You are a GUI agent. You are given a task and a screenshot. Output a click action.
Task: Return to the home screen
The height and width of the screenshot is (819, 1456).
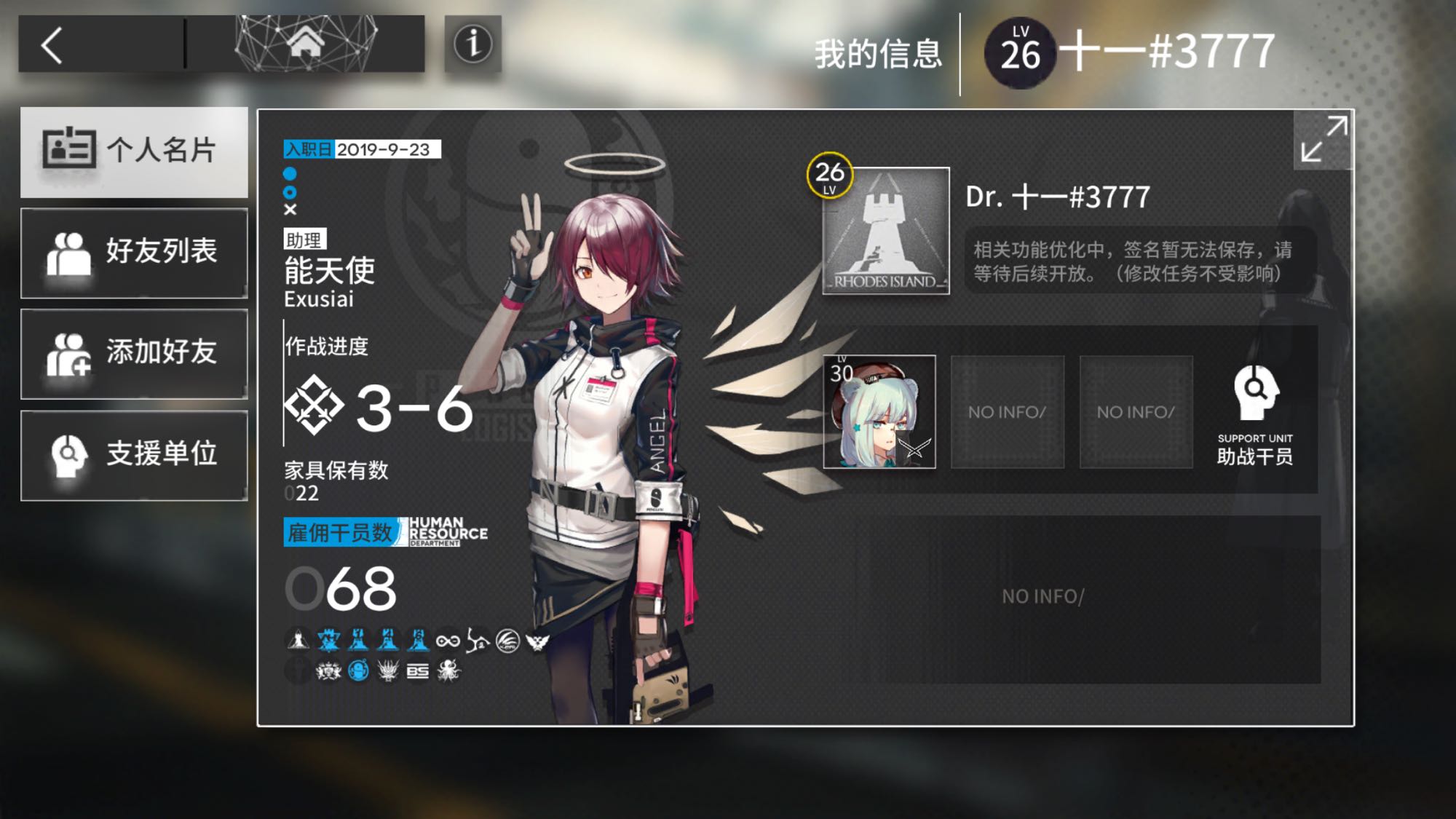coord(306,43)
